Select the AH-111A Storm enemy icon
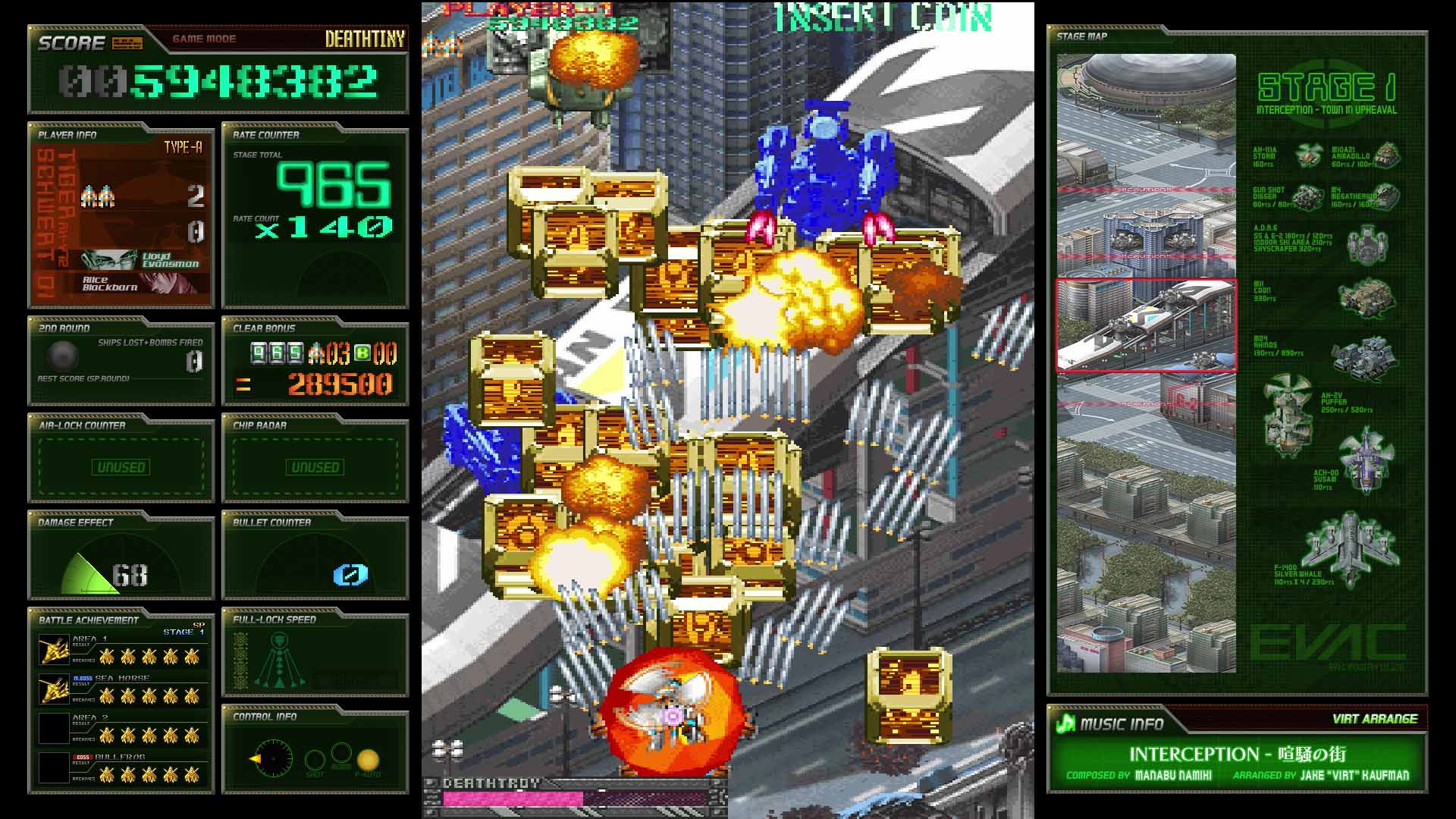This screenshot has height=819, width=1456. (1309, 157)
